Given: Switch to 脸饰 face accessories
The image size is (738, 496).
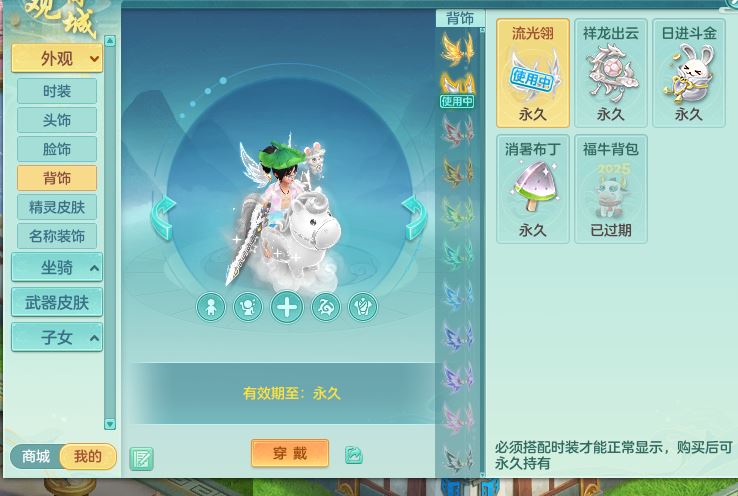Looking at the screenshot, I should pos(57,149).
